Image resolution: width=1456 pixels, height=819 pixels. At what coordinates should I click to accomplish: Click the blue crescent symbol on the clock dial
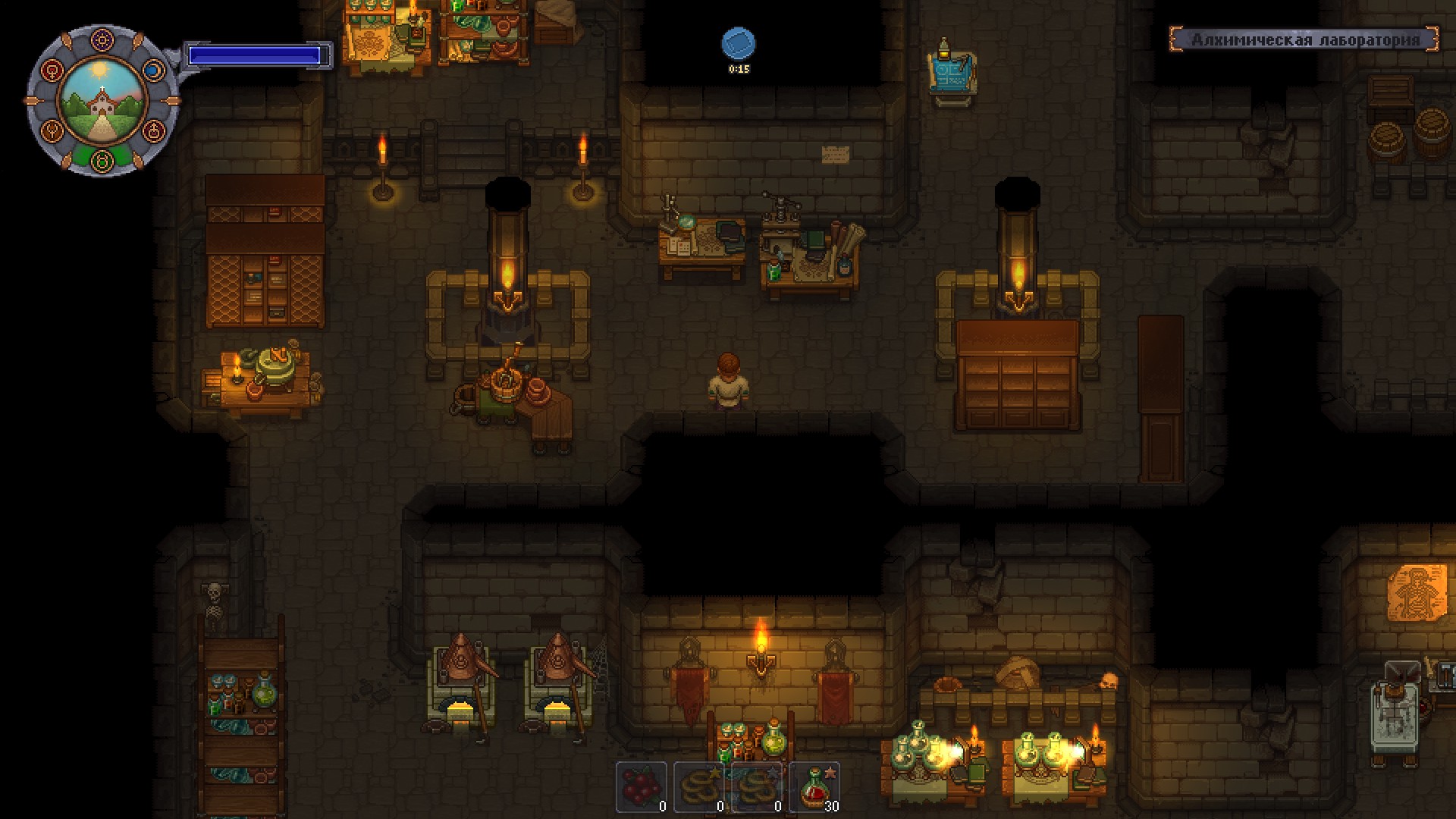click(153, 70)
